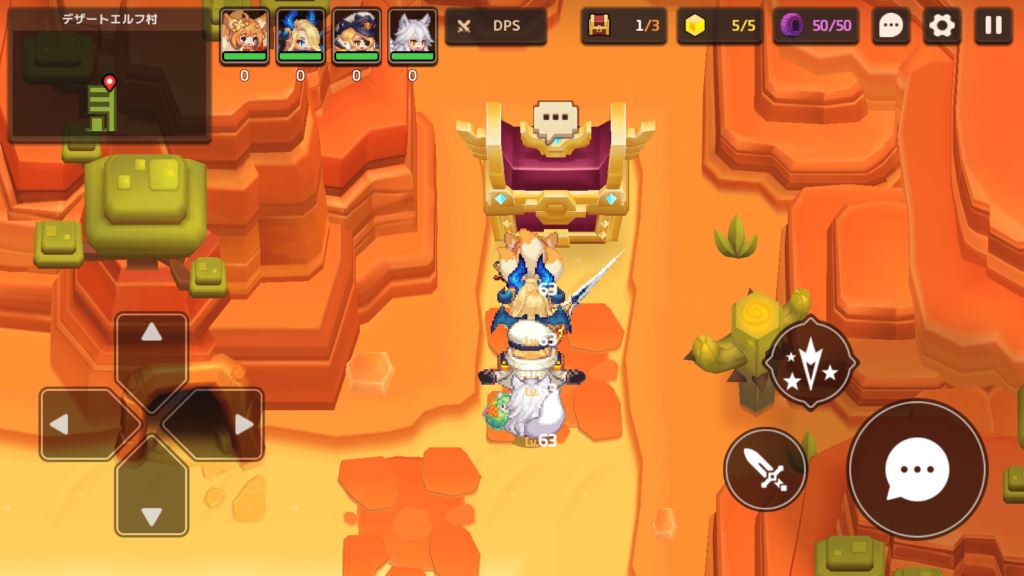Use the sword weapon skill button

[765, 469]
